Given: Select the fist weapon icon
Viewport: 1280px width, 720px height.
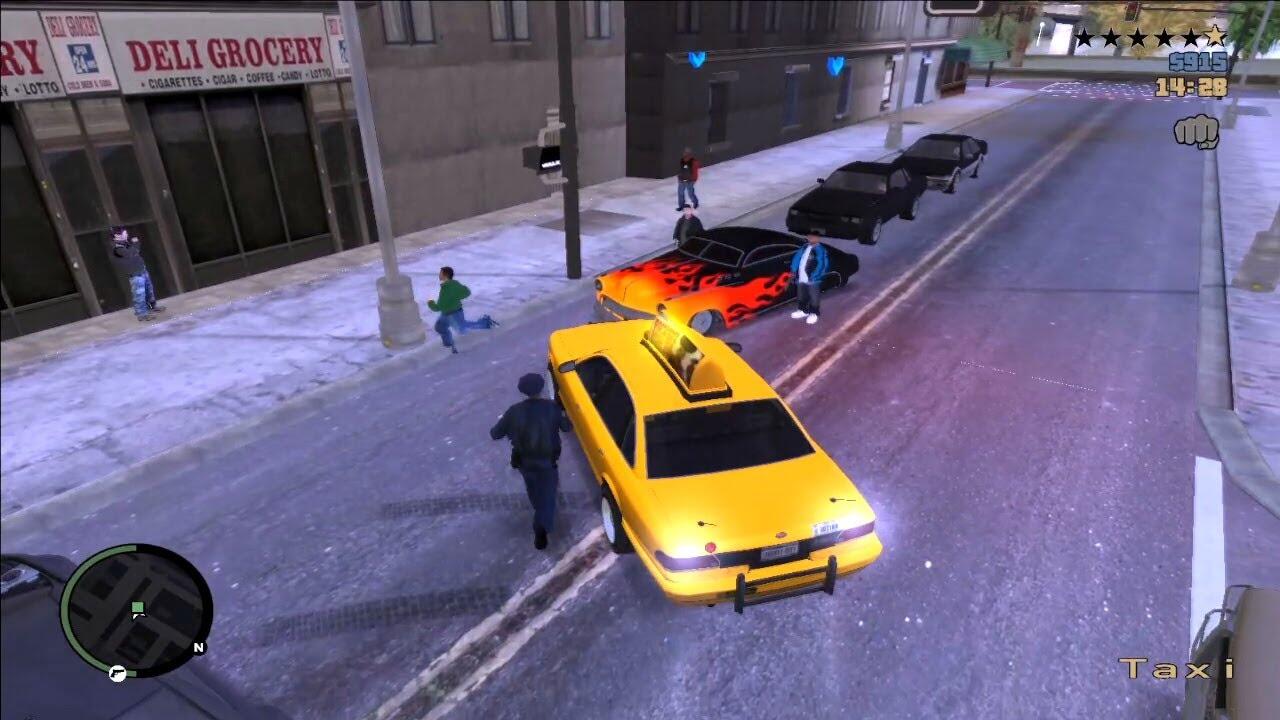Looking at the screenshot, I should [x=1196, y=131].
